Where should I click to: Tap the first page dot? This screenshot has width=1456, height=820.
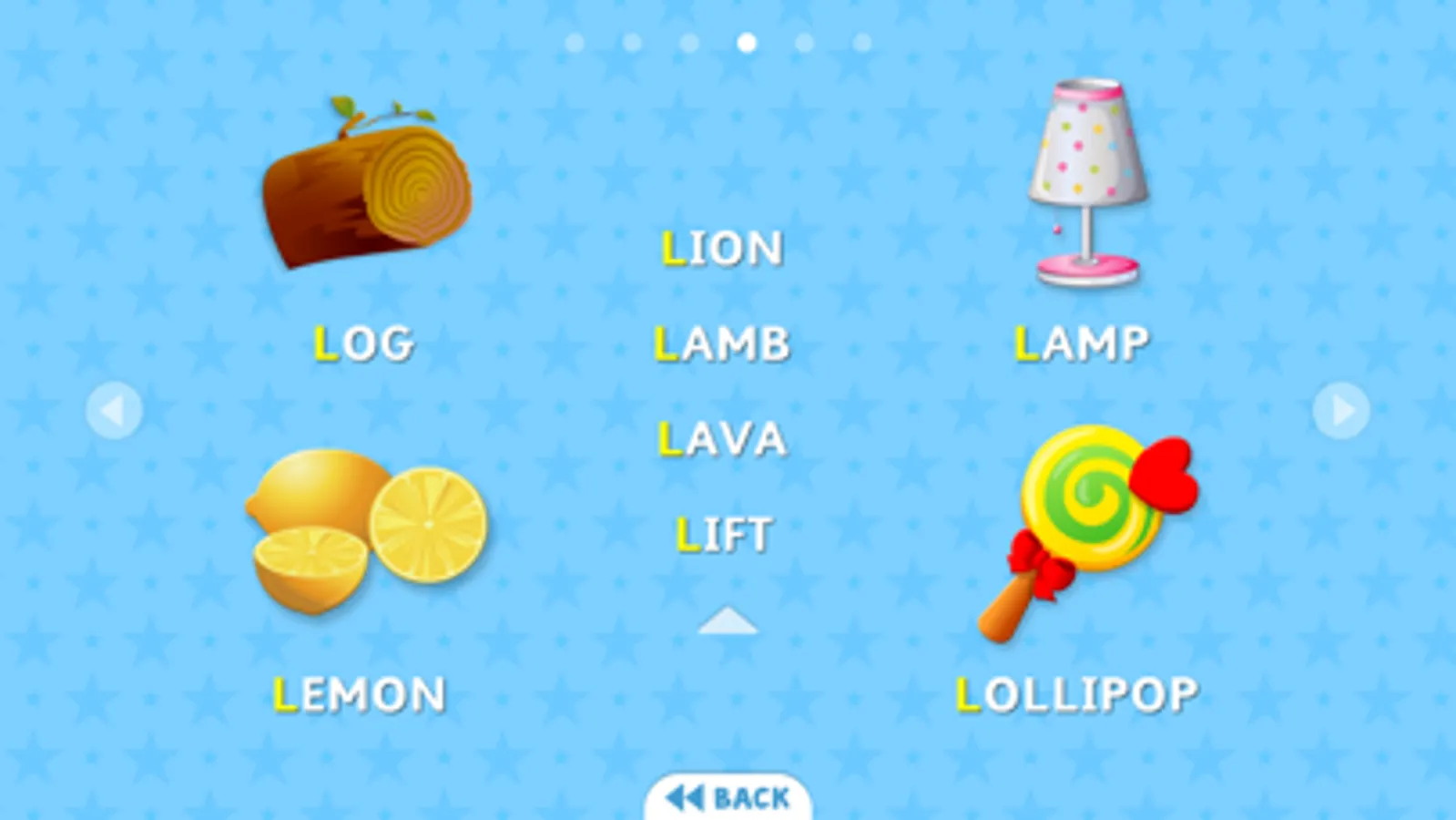[575, 39]
